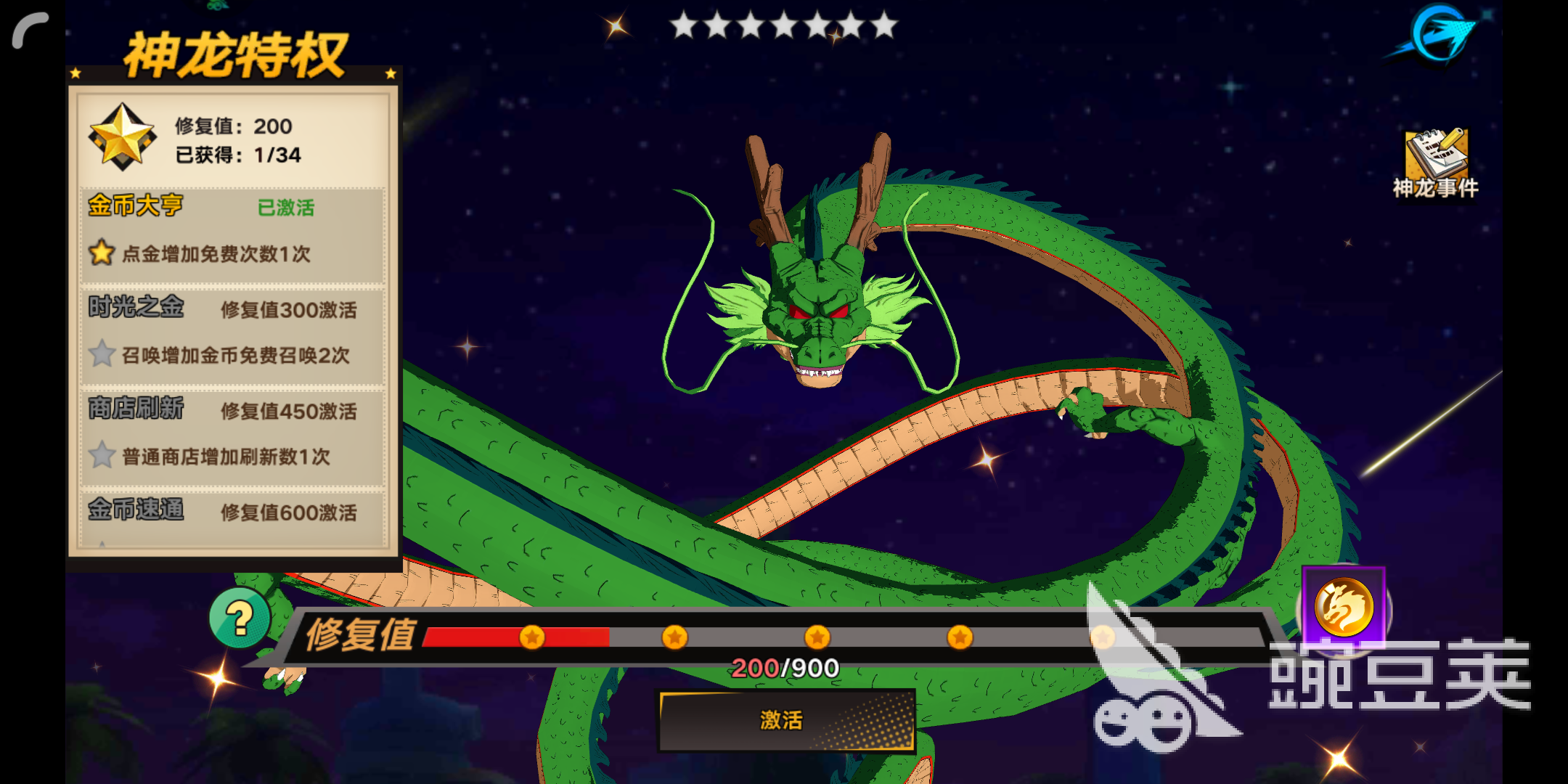1568x784 pixels.
Task: Select the 时光之金 privilege row
Action: pos(232,335)
